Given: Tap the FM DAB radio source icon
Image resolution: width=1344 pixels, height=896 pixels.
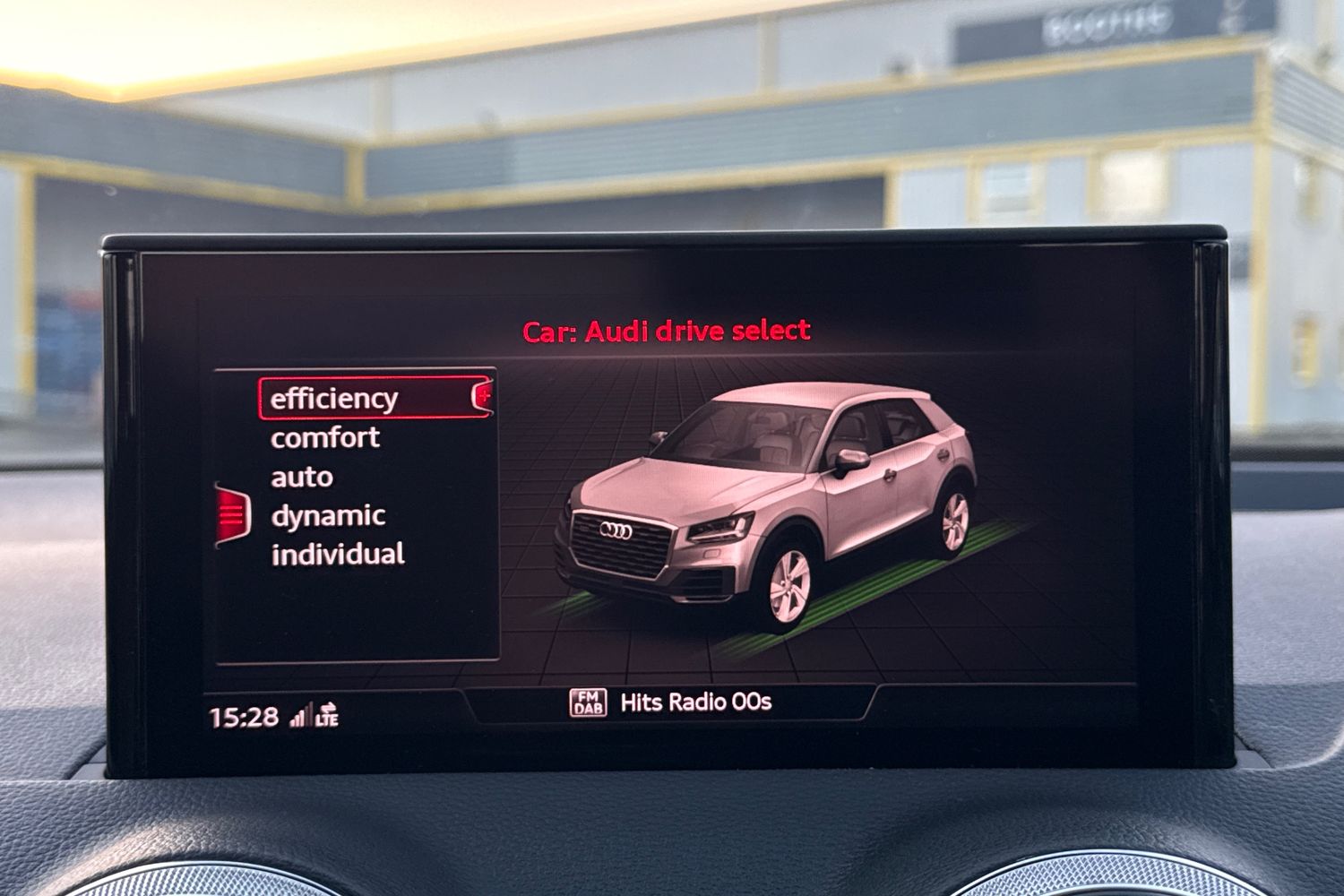Looking at the screenshot, I should click(x=587, y=703).
